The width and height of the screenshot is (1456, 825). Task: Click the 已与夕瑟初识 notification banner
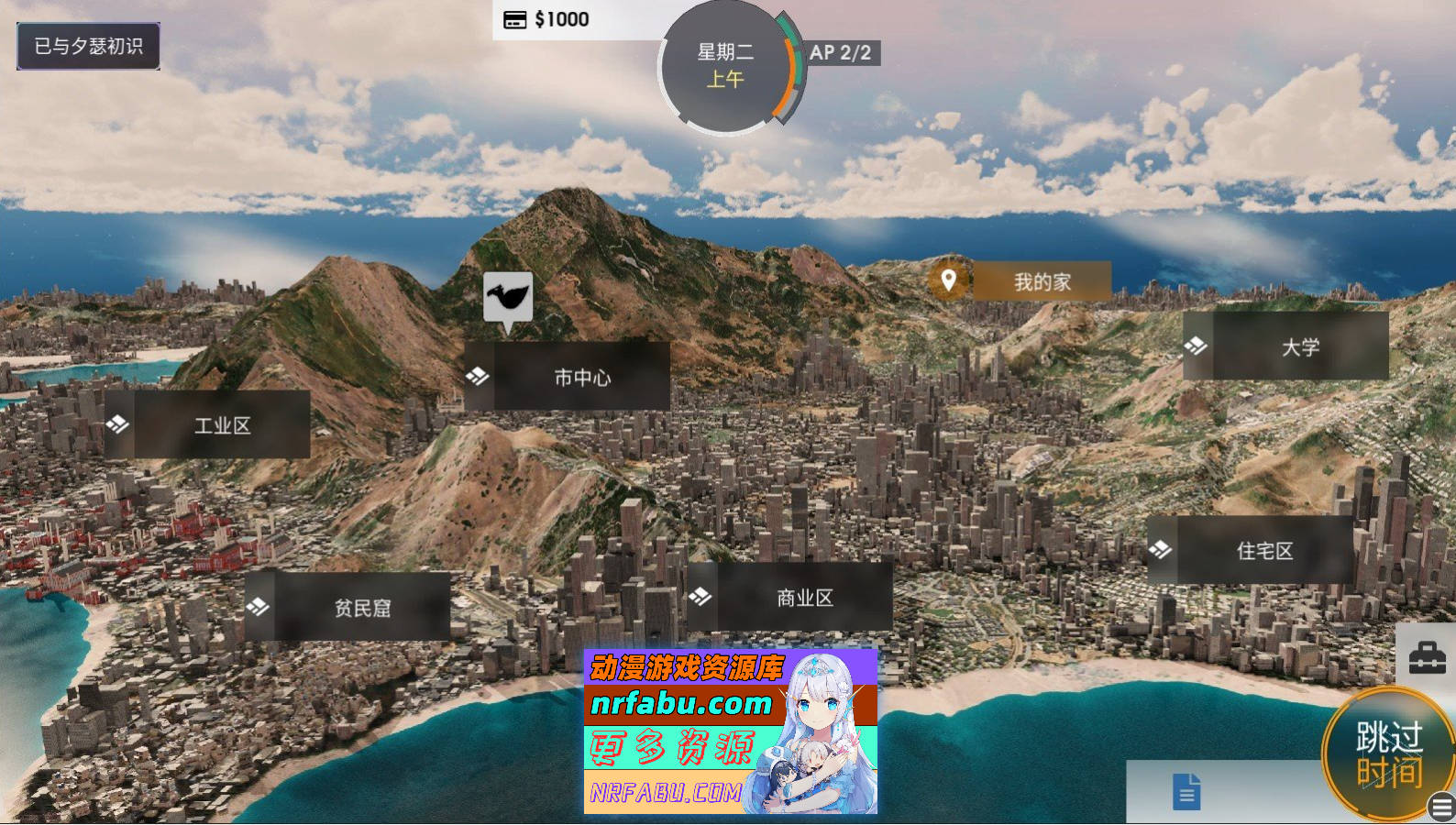point(87,46)
